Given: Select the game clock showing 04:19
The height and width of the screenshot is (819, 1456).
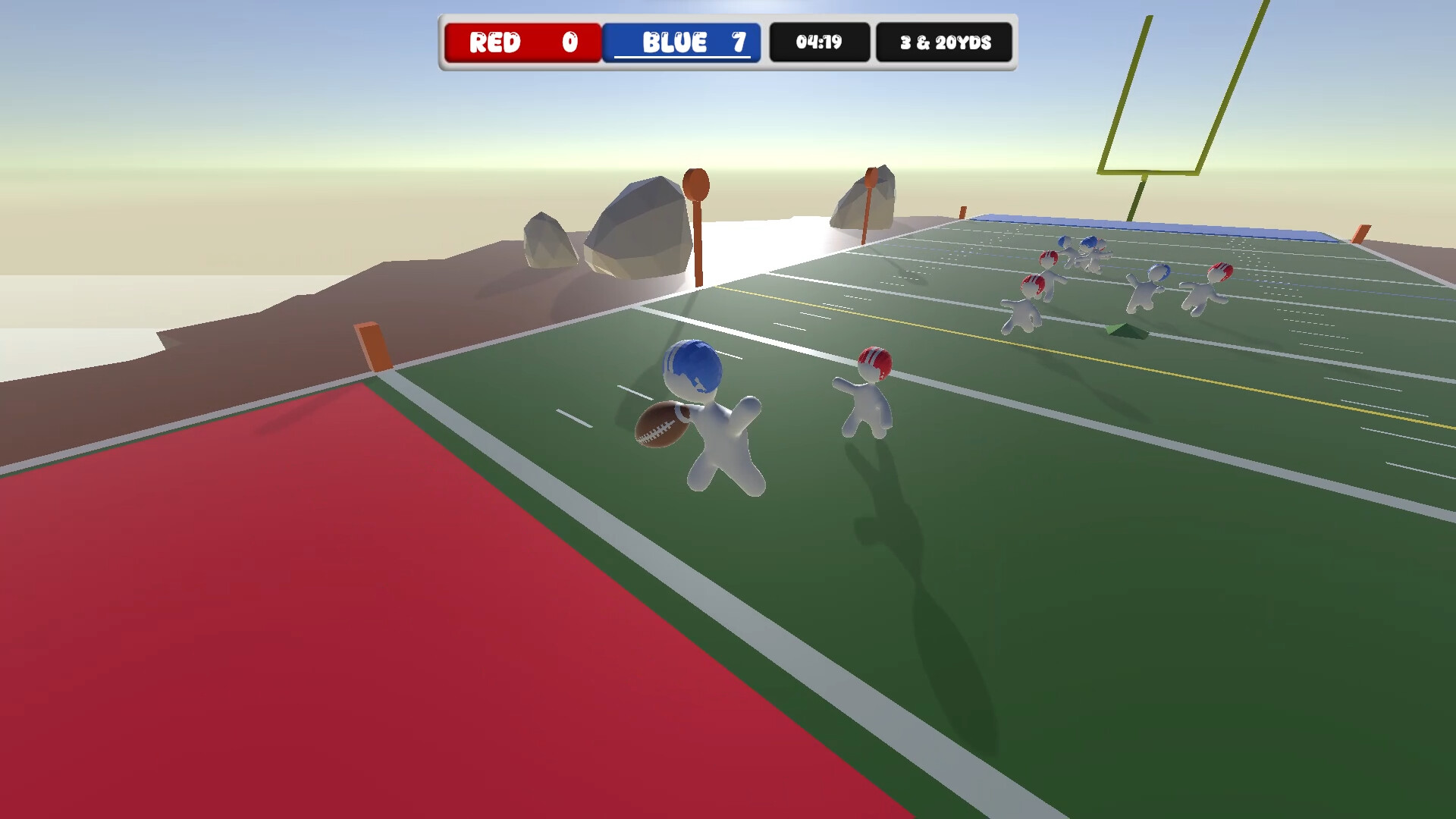Looking at the screenshot, I should click(818, 43).
